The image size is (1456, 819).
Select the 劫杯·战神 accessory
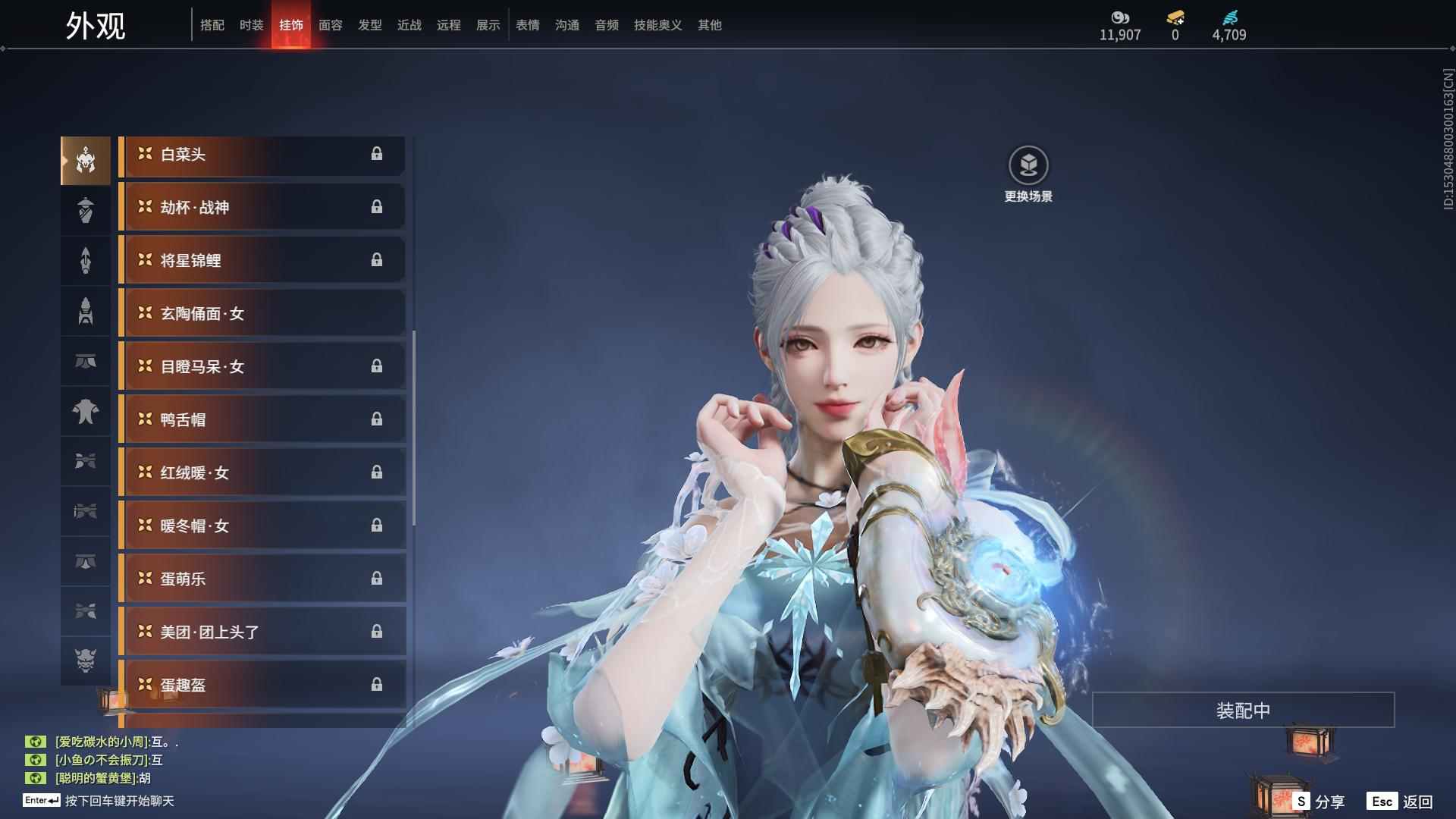[262, 208]
